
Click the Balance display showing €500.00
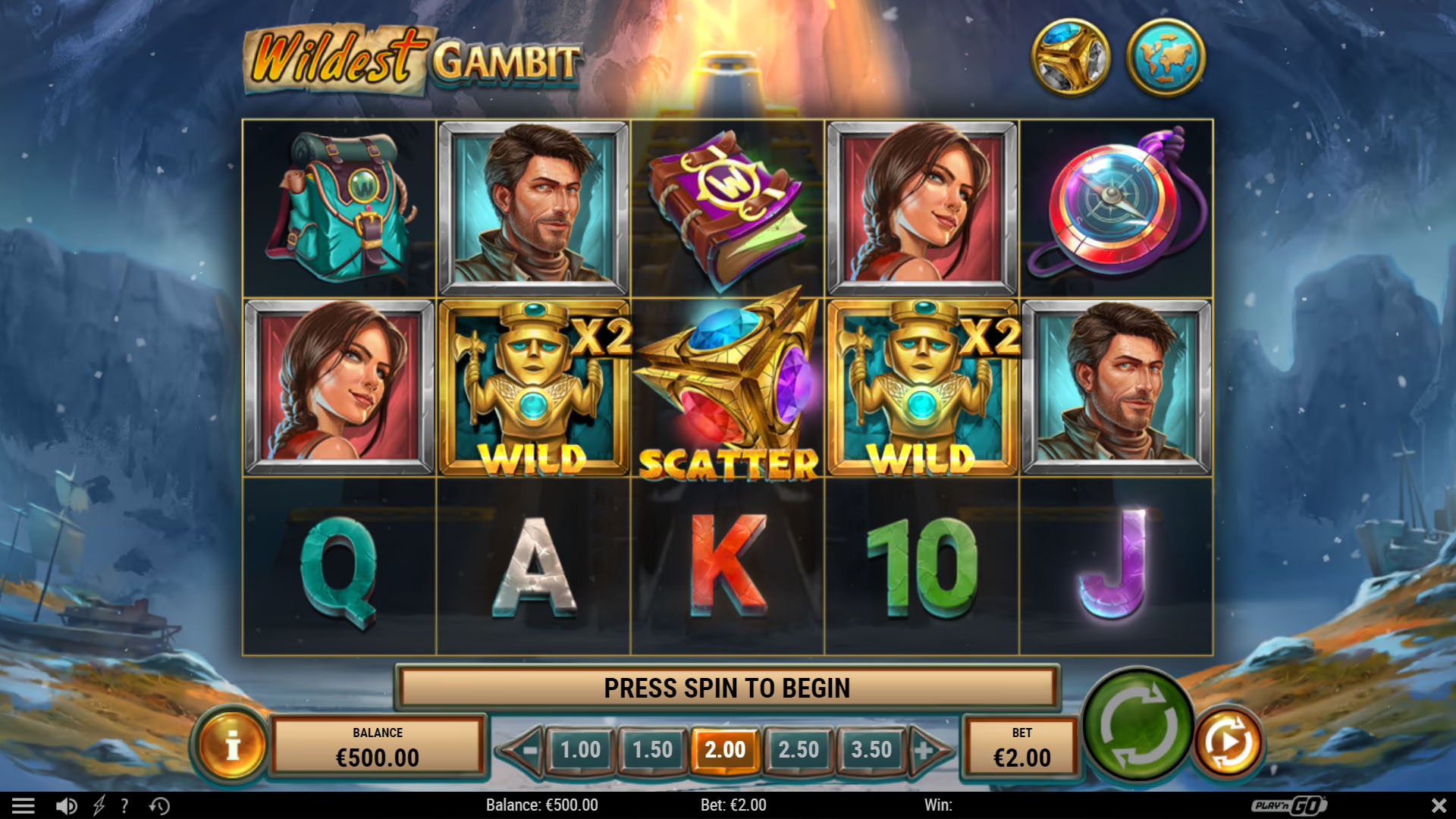[x=378, y=747]
